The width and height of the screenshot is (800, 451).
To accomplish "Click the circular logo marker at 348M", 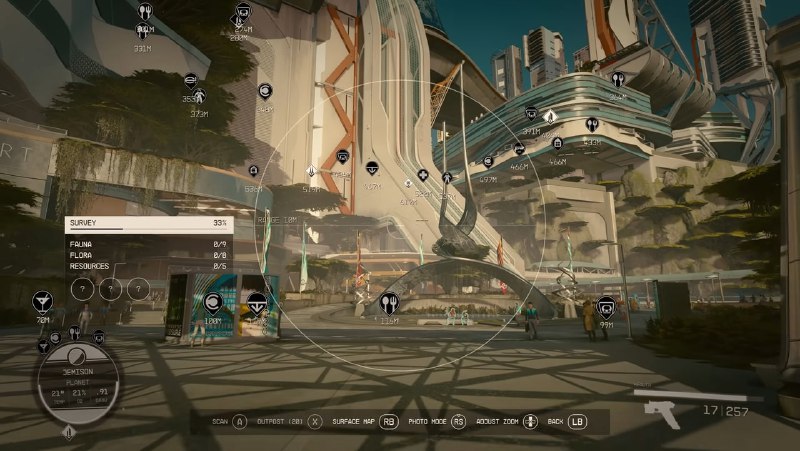I will [266, 91].
